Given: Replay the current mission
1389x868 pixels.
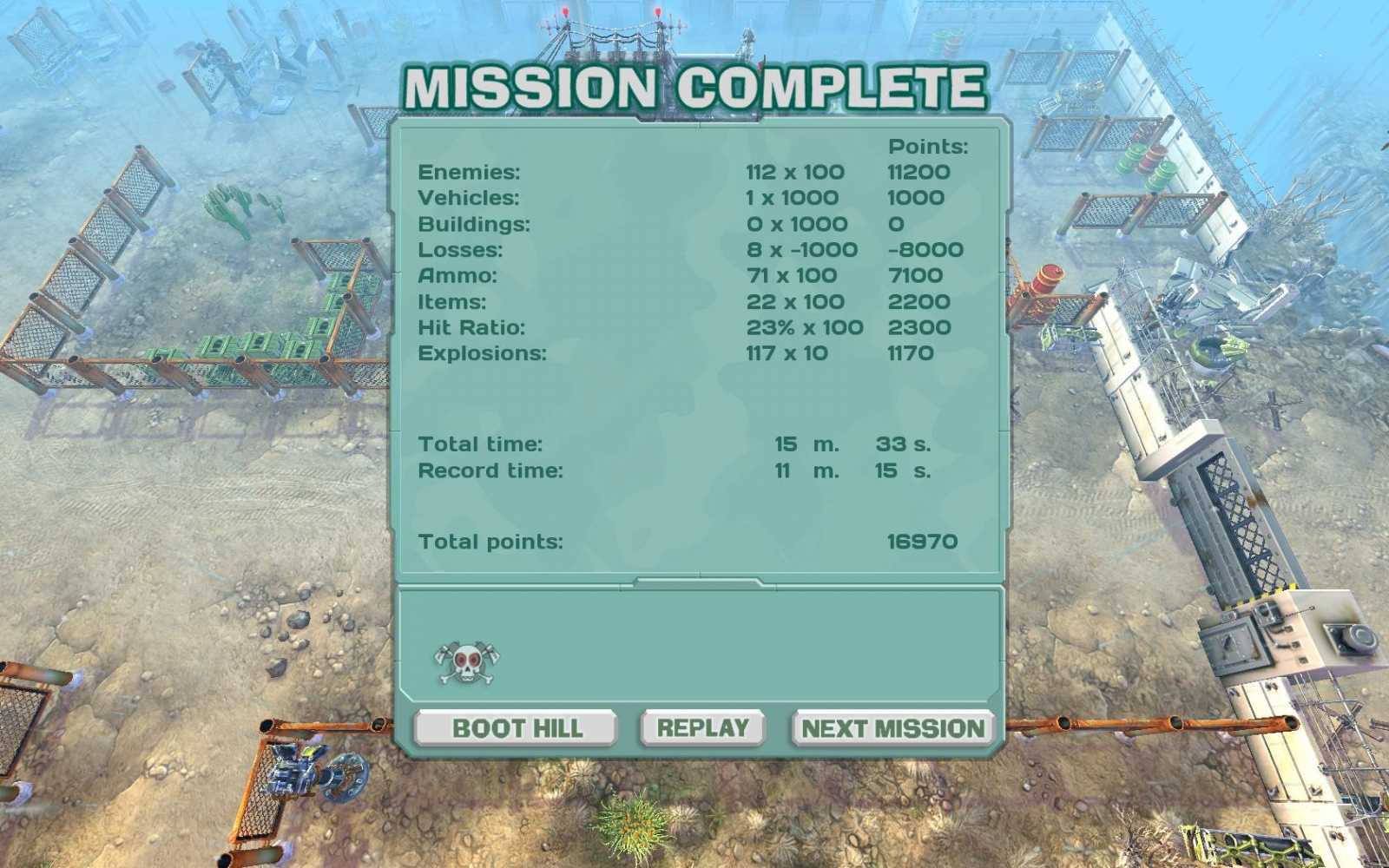Looking at the screenshot, I should point(703,729).
